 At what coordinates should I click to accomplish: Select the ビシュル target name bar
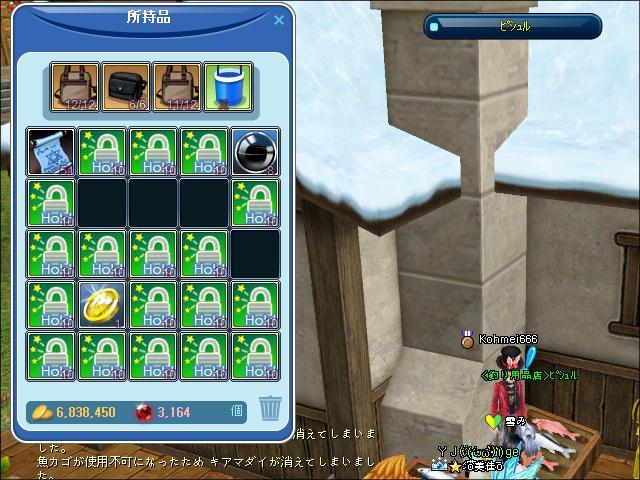(x=513, y=27)
